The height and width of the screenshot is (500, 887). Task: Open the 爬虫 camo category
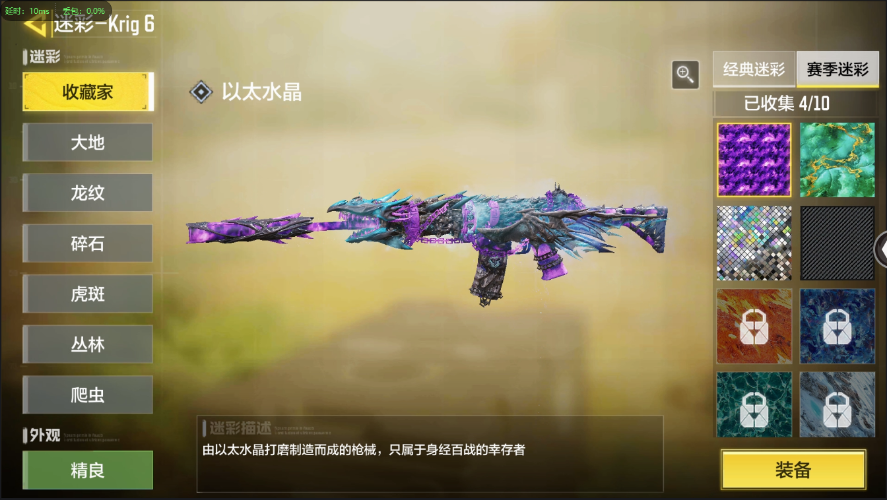(88, 395)
